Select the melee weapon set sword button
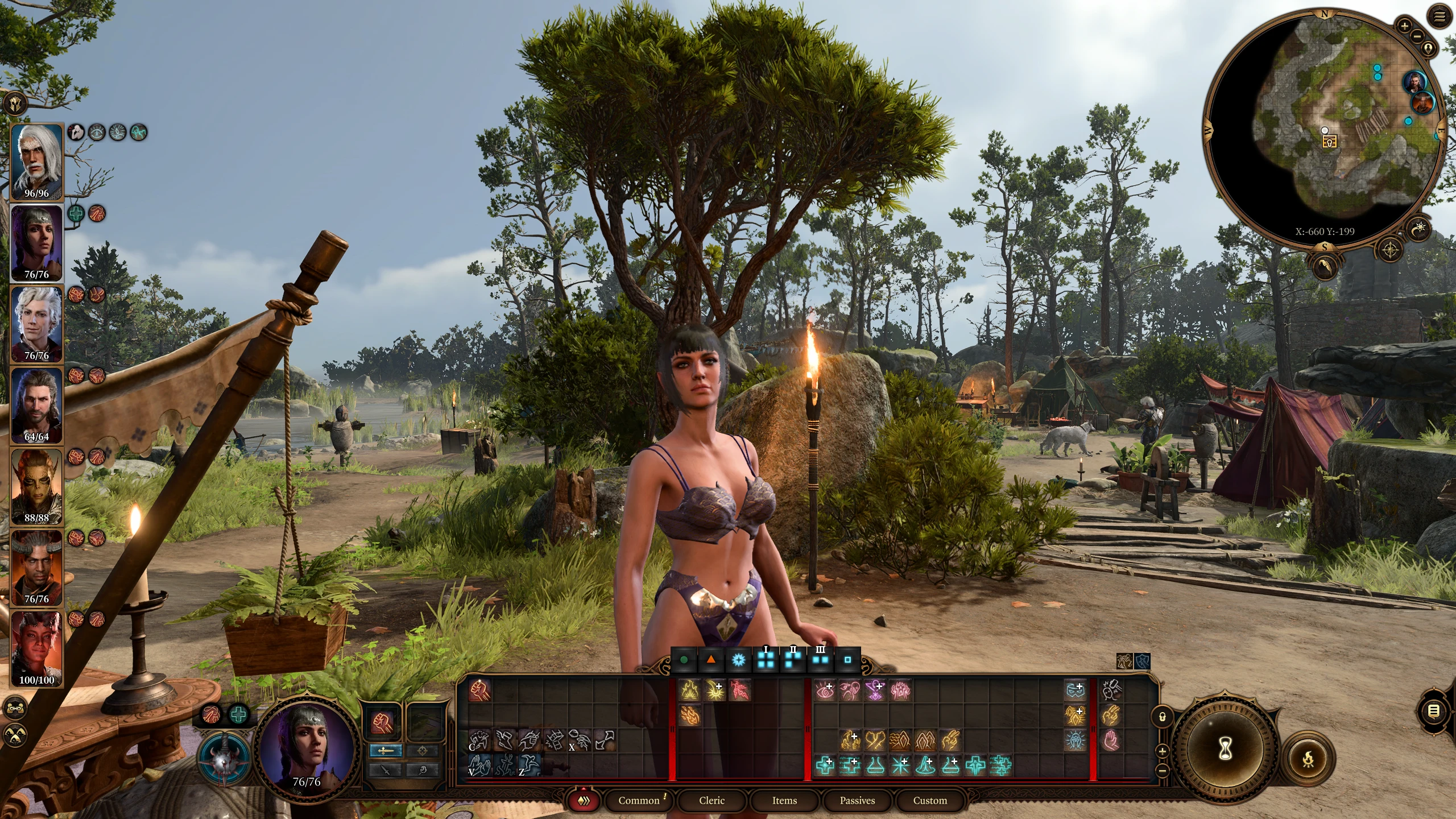Viewport: 1456px width, 819px height. [386, 751]
